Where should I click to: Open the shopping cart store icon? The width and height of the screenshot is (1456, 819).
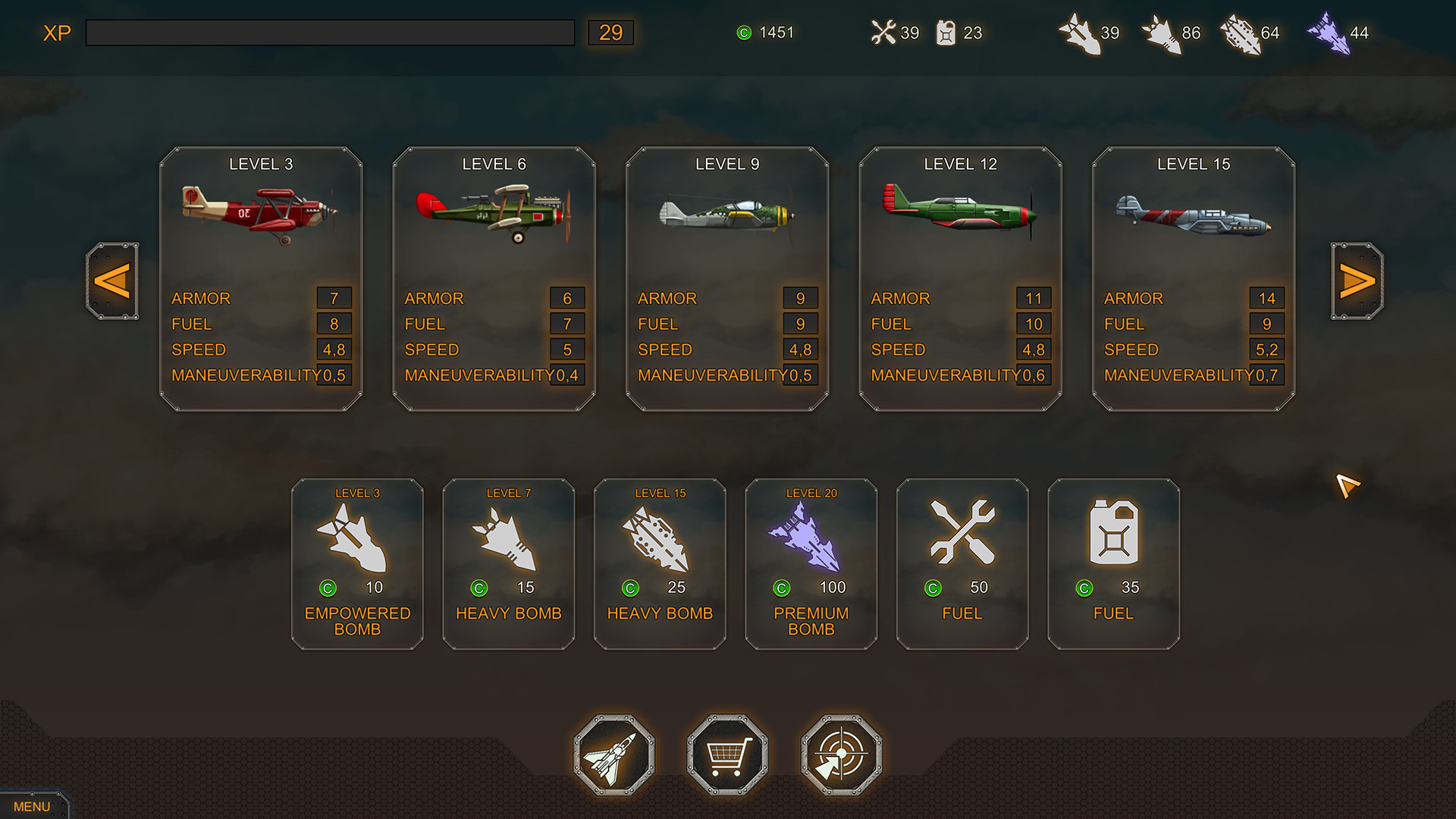(x=726, y=754)
